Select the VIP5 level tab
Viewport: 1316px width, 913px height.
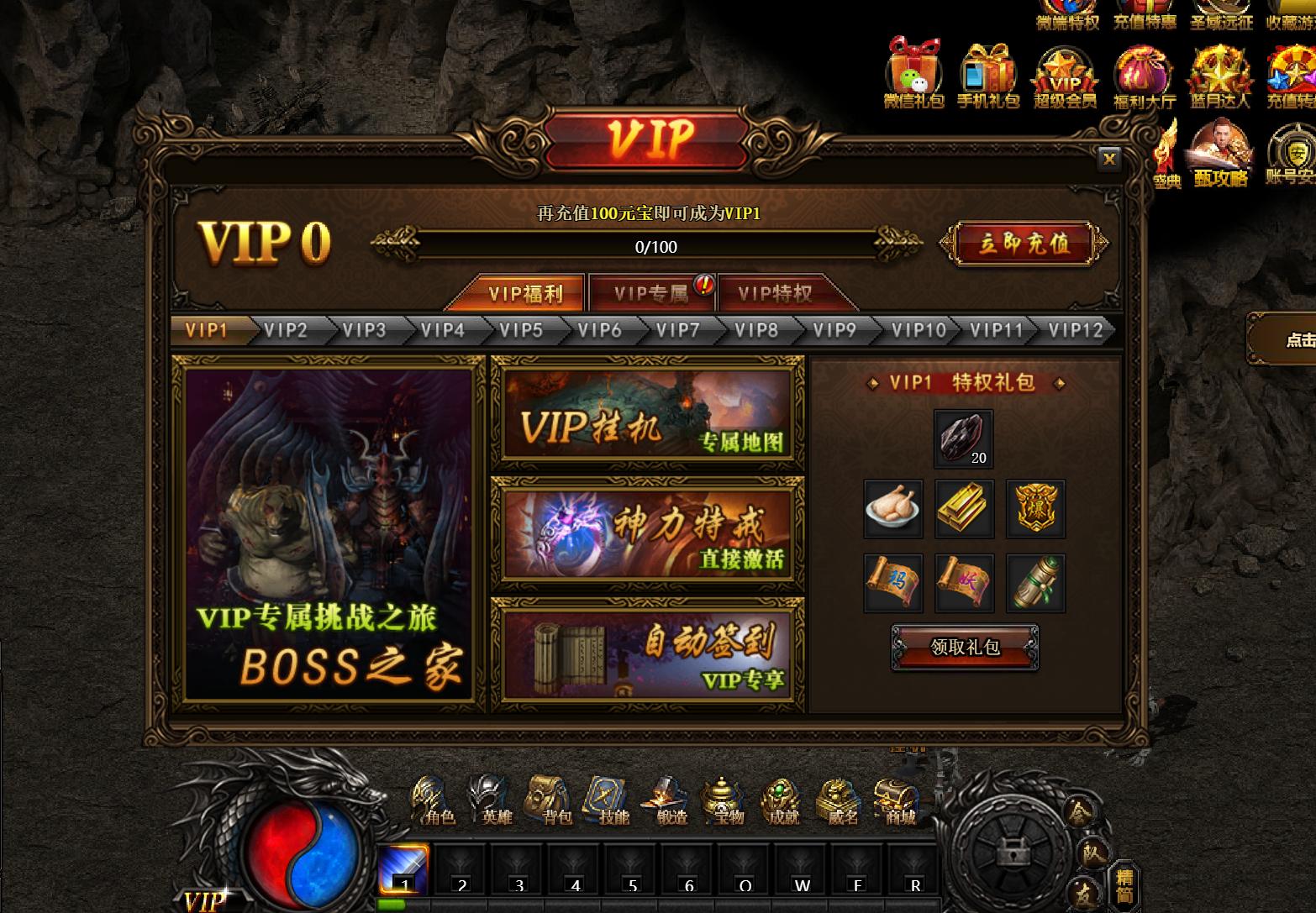click(521, 330)
